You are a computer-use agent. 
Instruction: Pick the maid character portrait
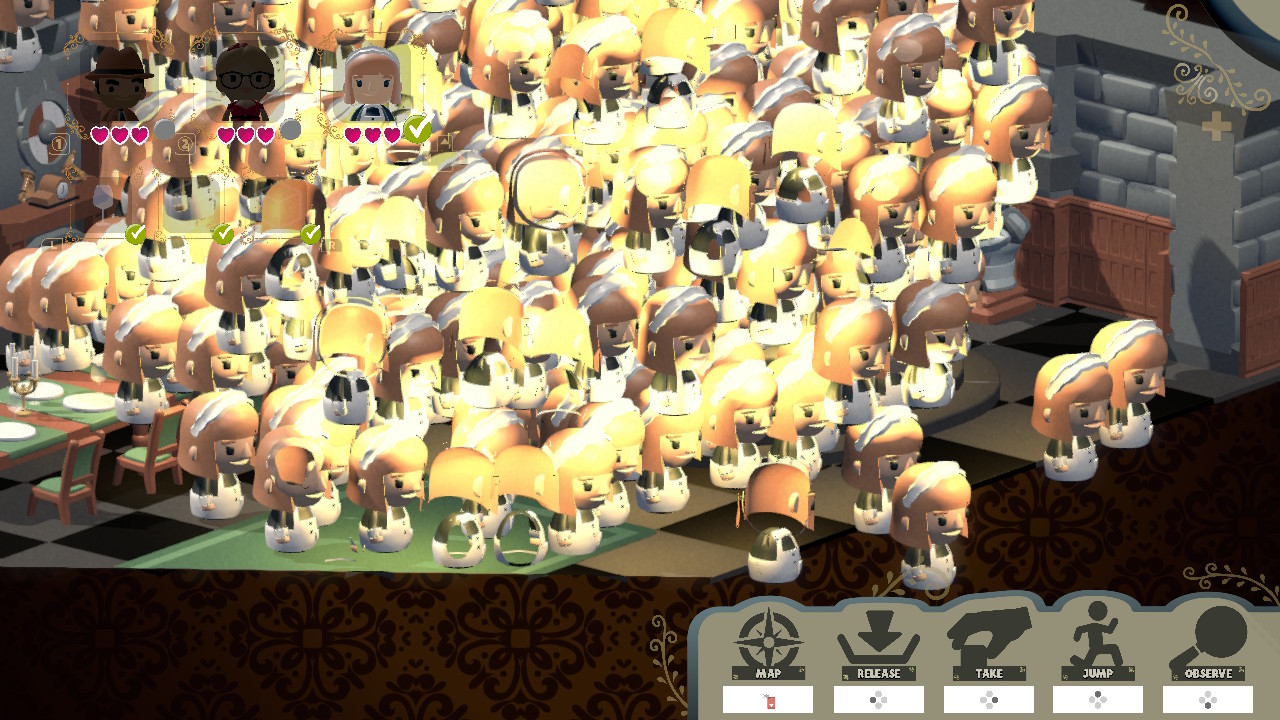click(x=372, y=84)
